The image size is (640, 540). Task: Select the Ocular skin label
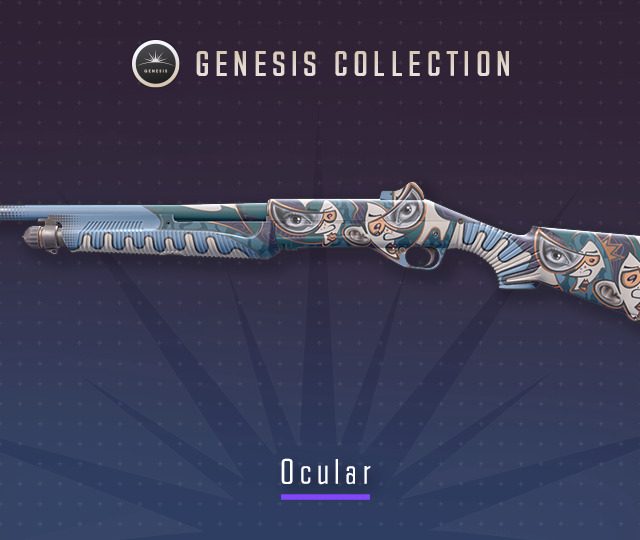pos(325,473)
